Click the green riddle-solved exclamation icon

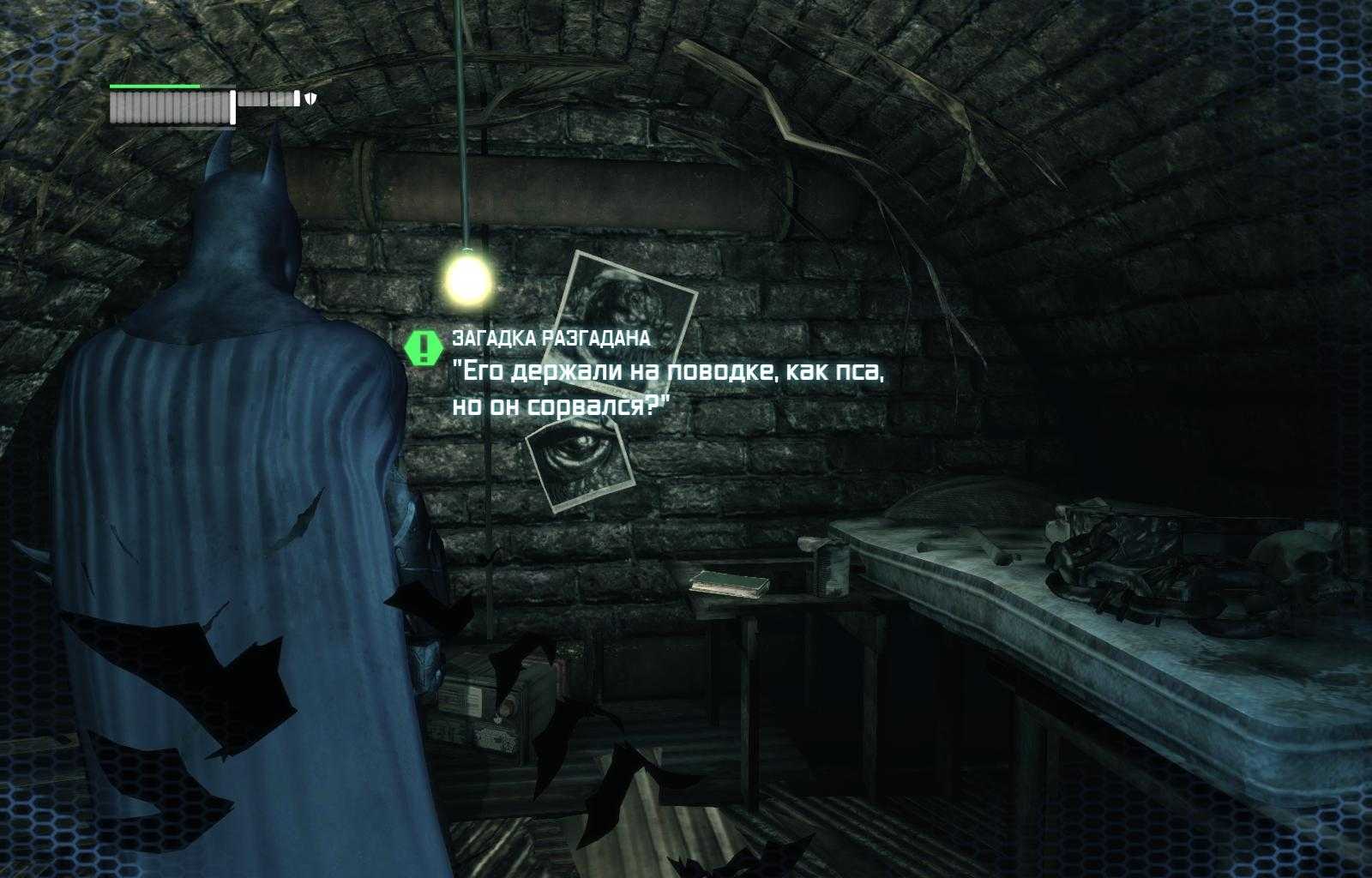[423, 347]
